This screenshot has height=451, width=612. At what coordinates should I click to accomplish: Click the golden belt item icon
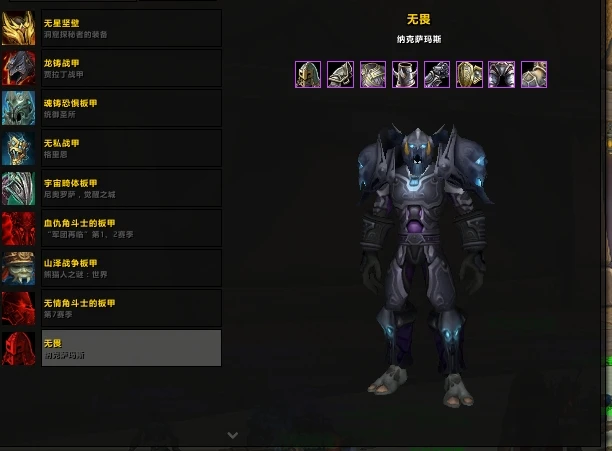click(x=469, y=75)
